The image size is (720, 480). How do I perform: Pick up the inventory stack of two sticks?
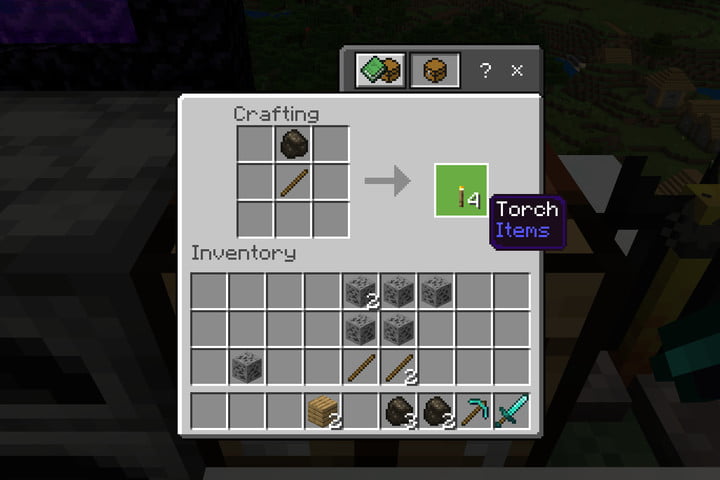tap(399, 367)
